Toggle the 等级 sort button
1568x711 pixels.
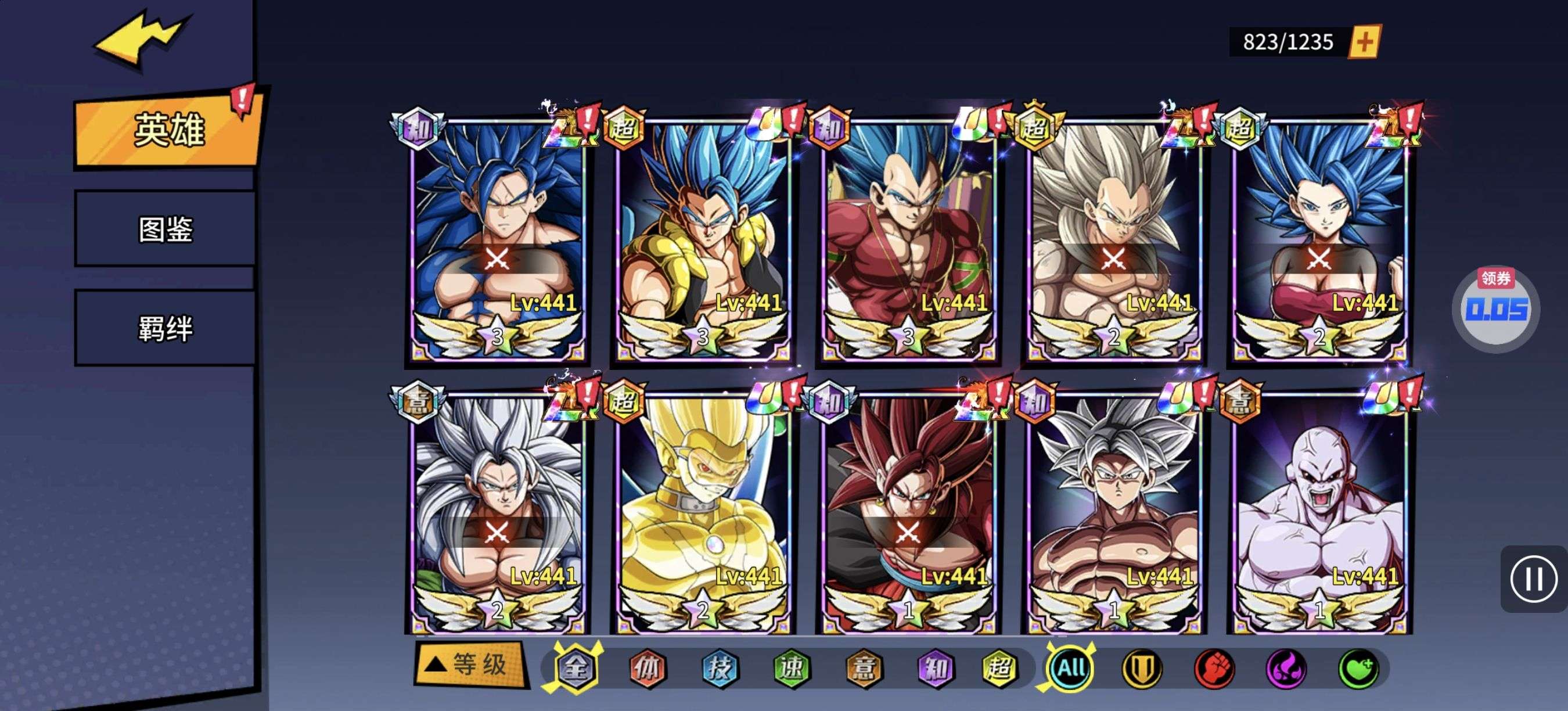click(470, 664)
